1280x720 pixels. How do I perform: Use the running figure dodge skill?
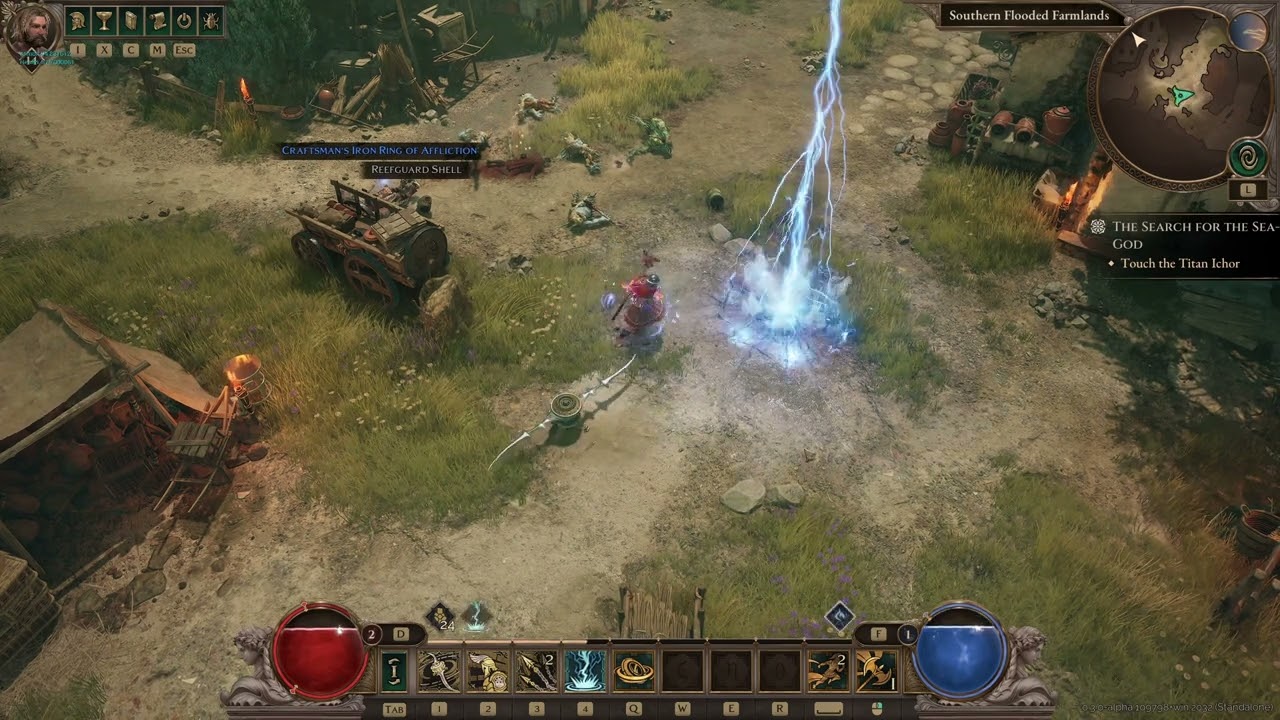[828, 671]
